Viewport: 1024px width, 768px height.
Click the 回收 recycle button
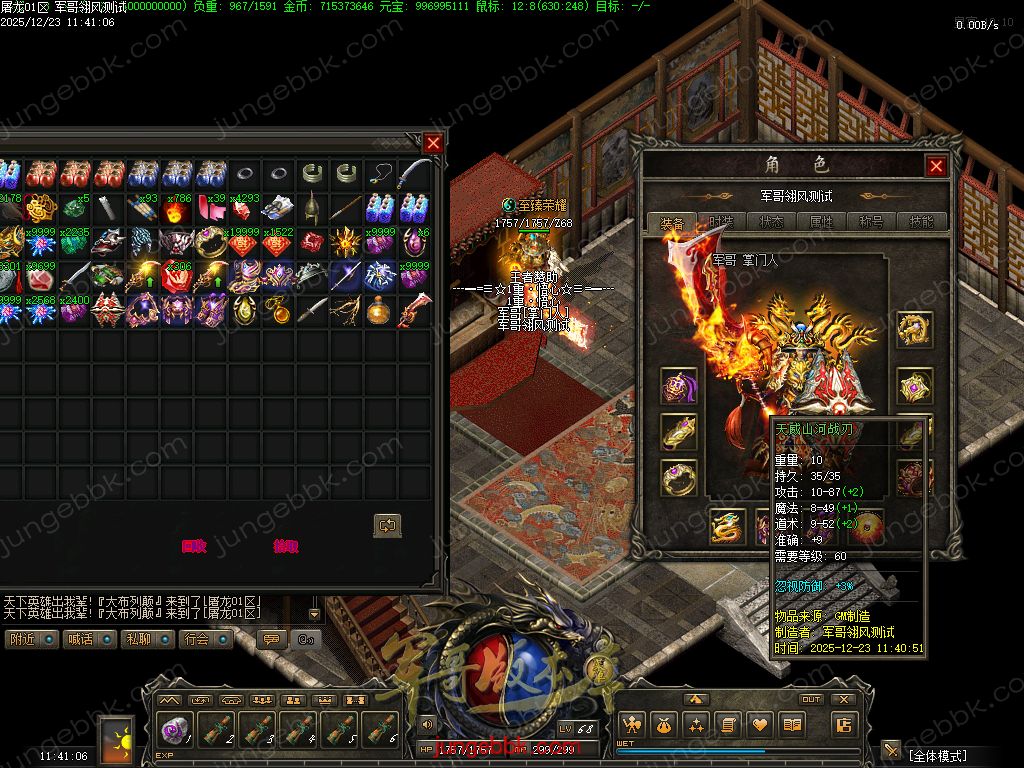tap(193, 546)
